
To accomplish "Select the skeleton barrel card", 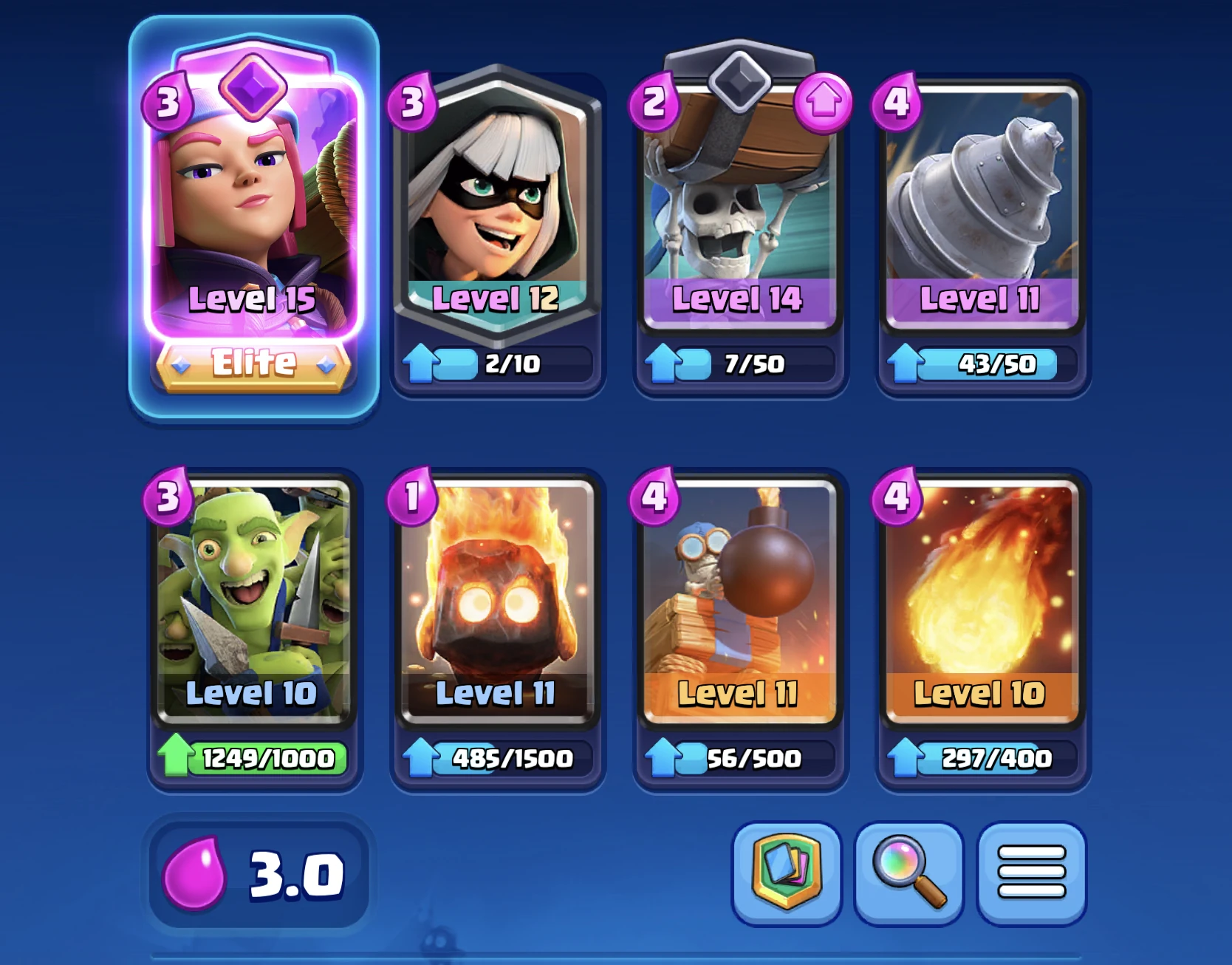I will pyautogui.click(x=739, y=214).
